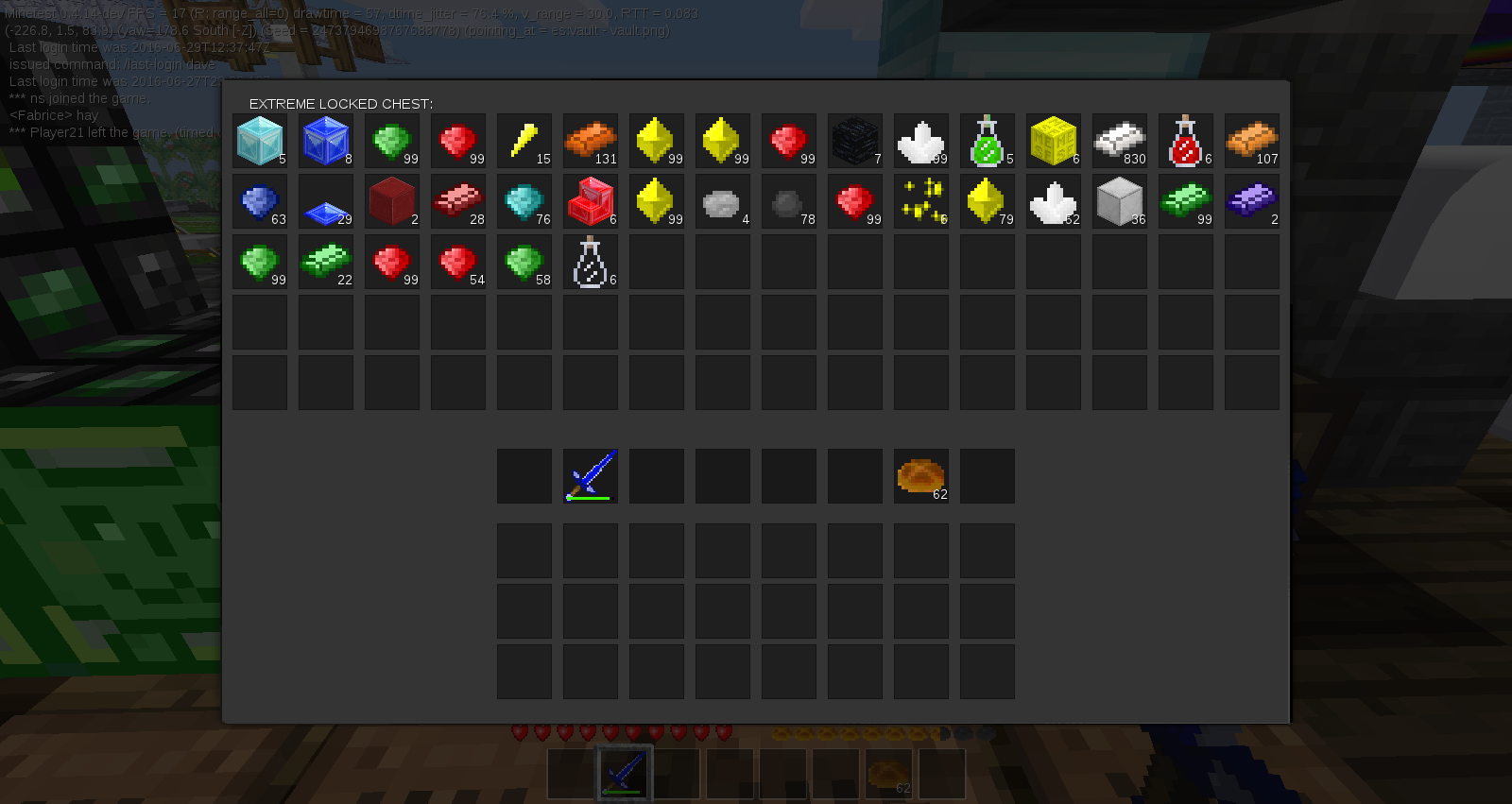Select the blue sword in the player inventory
This screenshot has width=1512, height=804.
(x=591, y=475)
